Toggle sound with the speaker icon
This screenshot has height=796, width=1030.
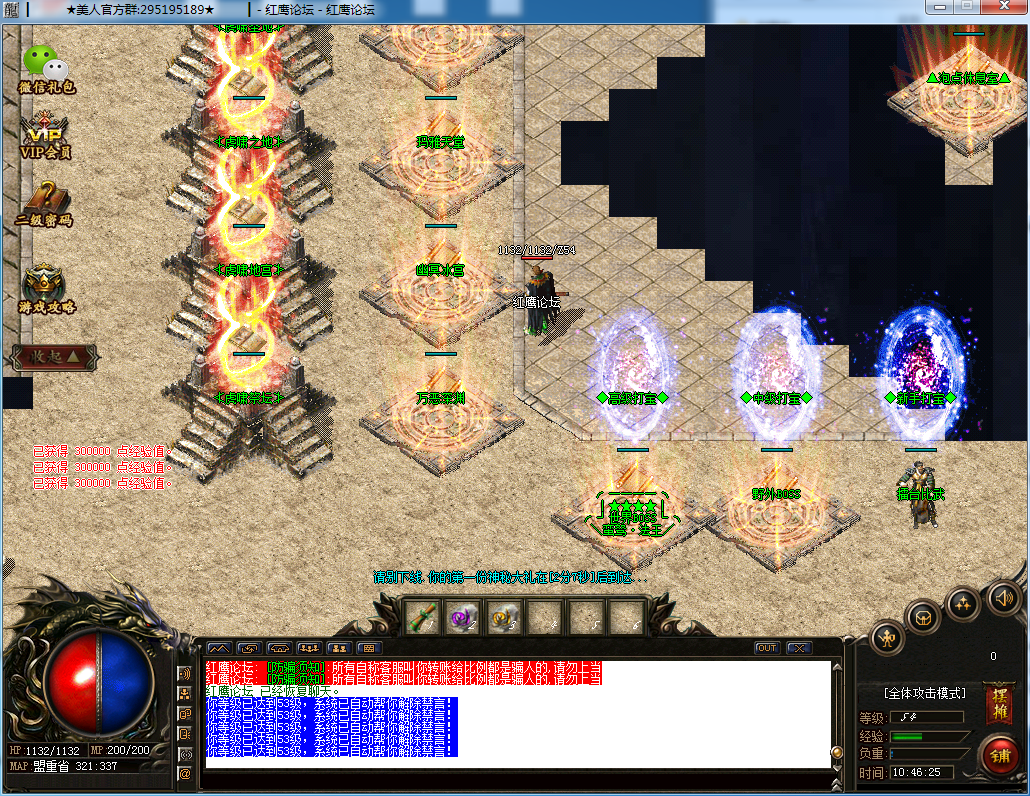coord(1004,598)
